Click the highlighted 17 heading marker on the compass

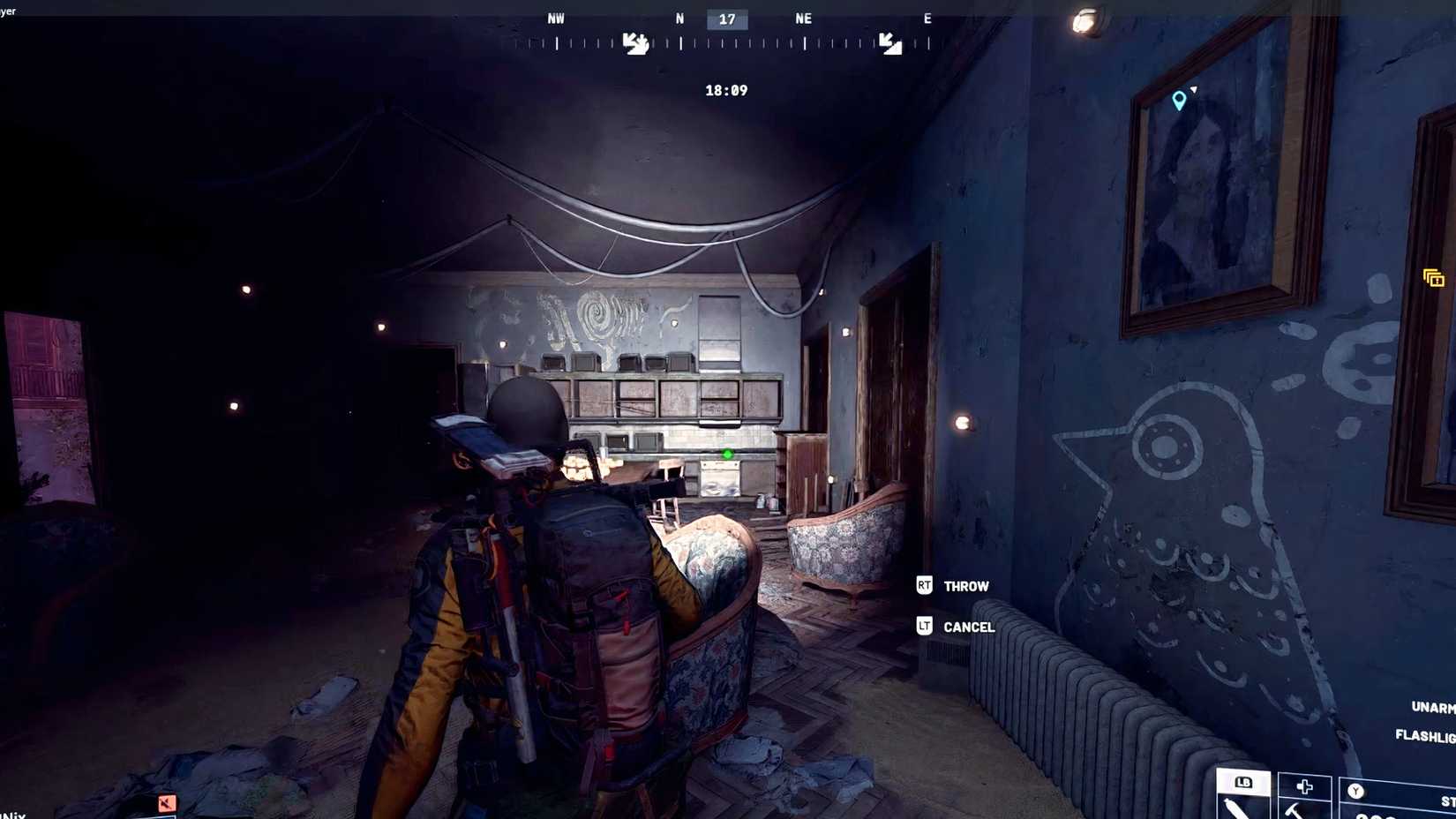pos(726,19)
